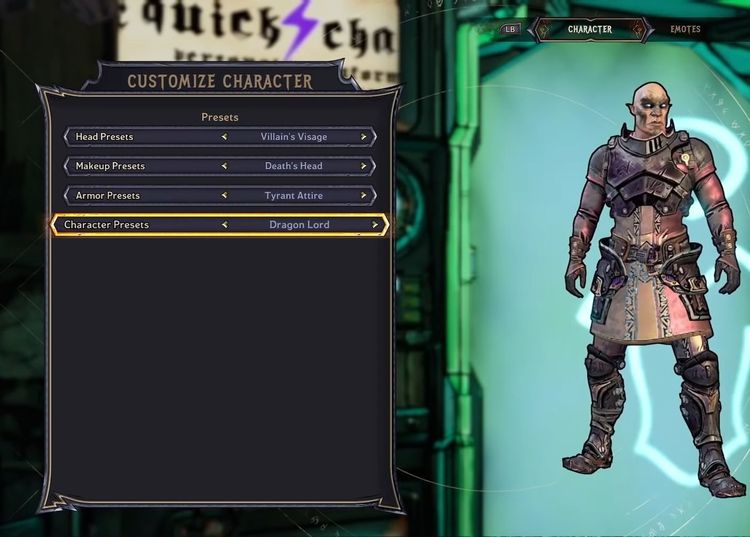Choose previous armor before Tyrant Attire
750x537 pixels.
[224, 196]
